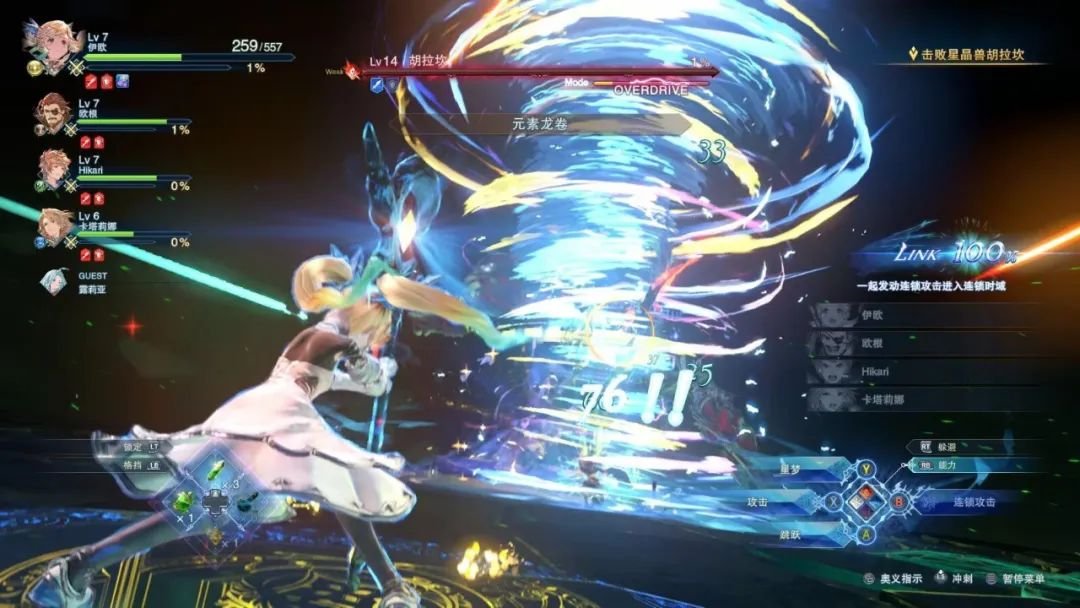Click the 跳跃 jump action
The image size is (1080, 608).
point(797,536)
